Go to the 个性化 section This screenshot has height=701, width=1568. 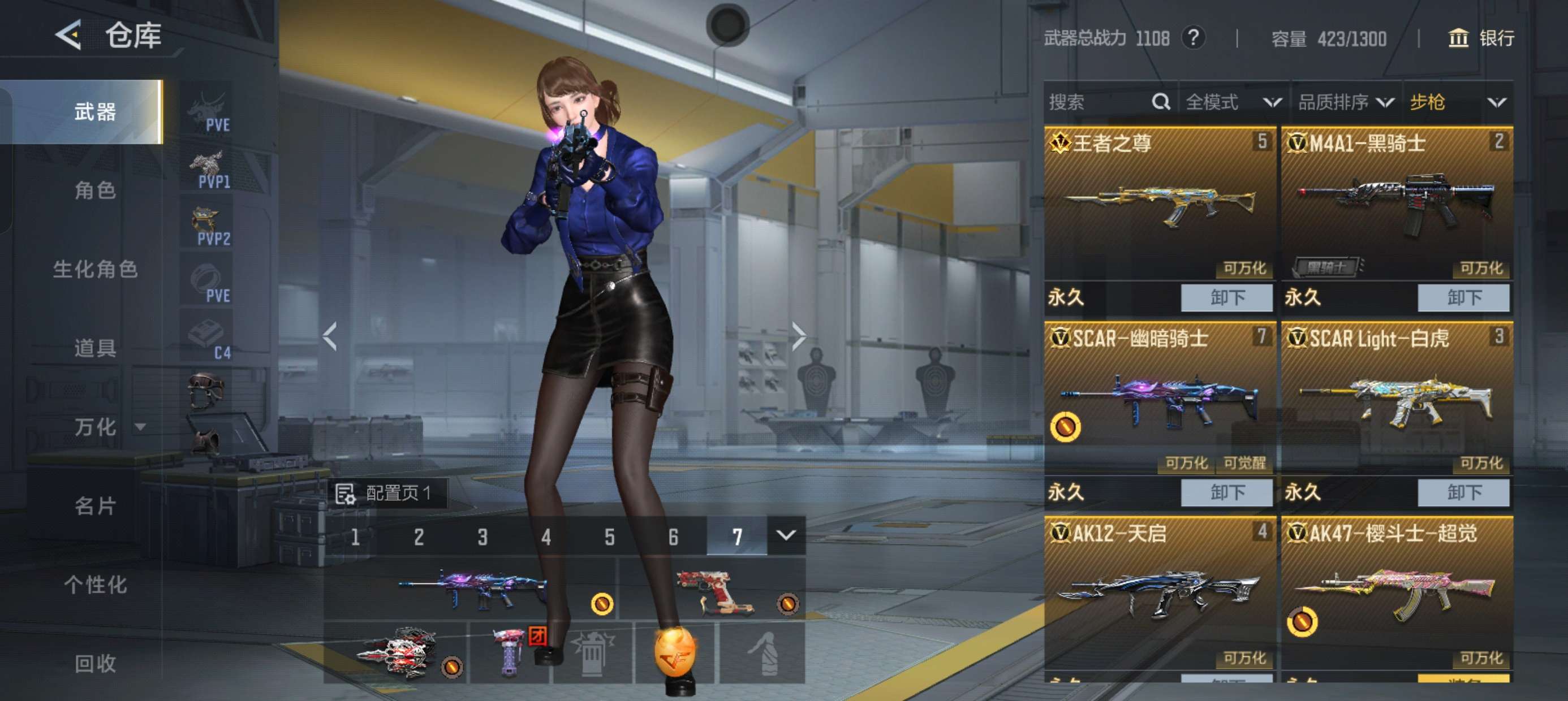click(95, 585)
